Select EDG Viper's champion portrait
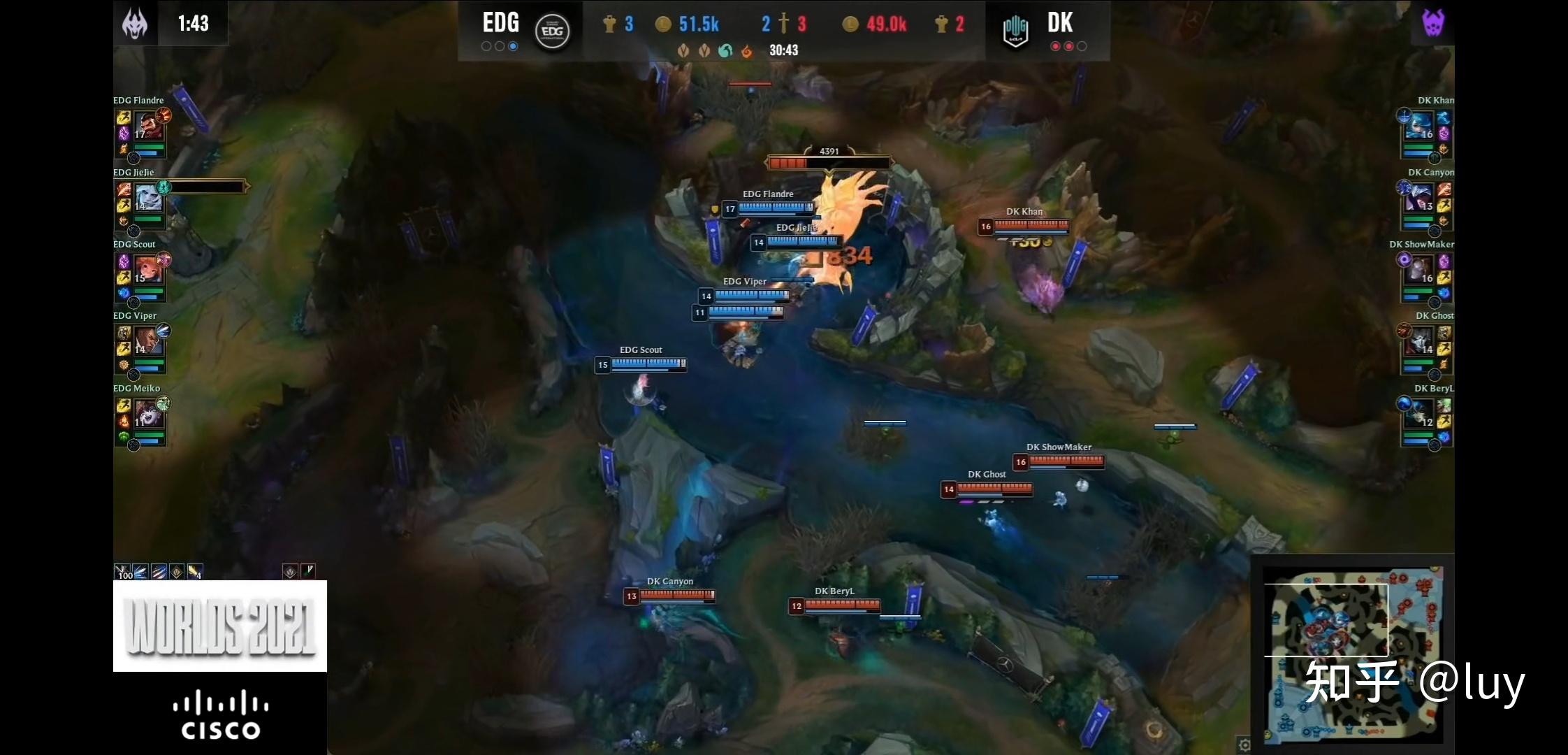The image size is (1568, 755). coord(148,343)
